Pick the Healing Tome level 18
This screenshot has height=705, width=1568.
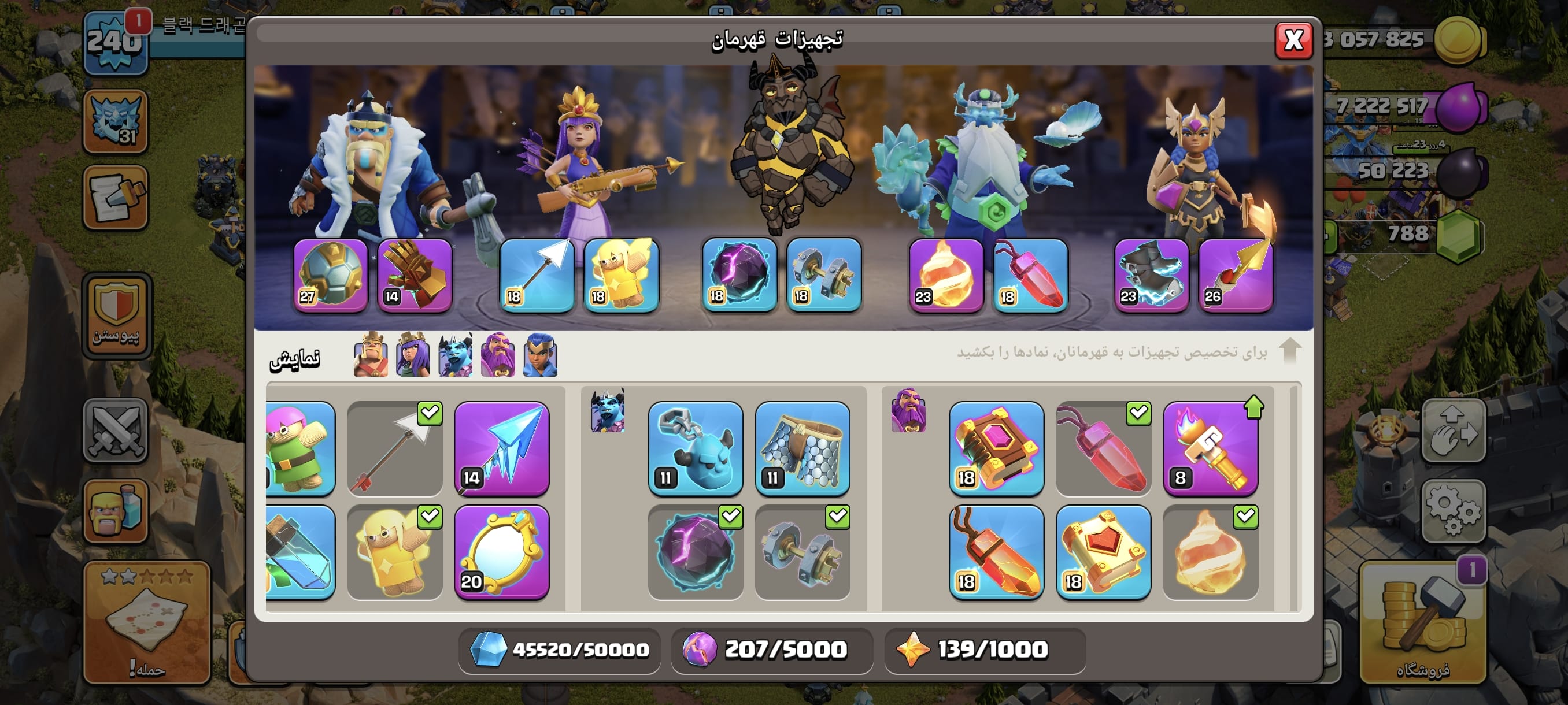pos(1103,553)
